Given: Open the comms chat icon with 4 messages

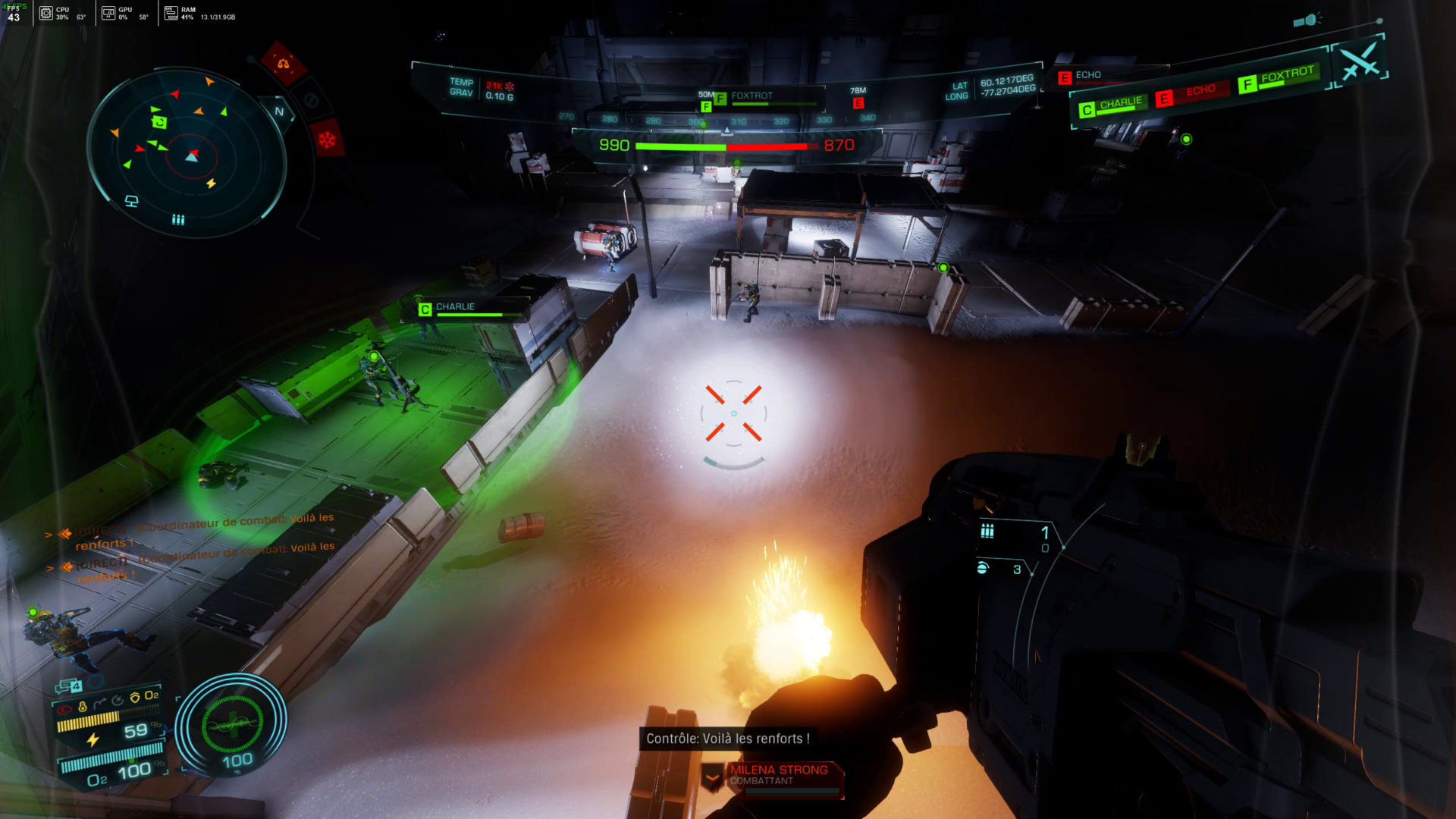Looking at the screenshot, I should tap(69, 686).
